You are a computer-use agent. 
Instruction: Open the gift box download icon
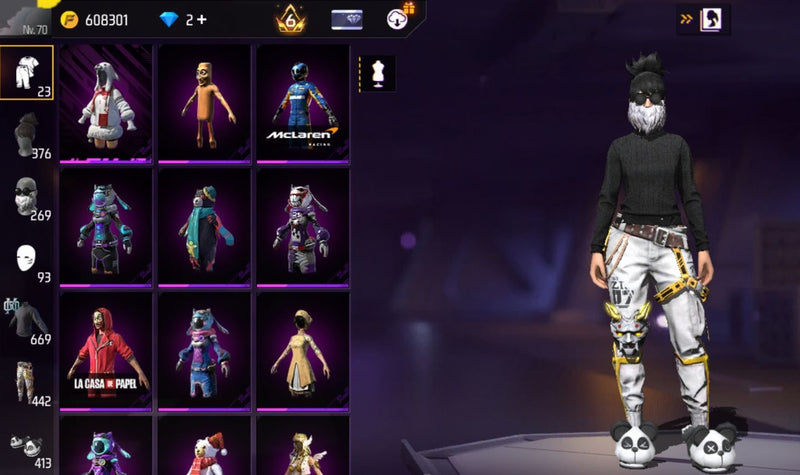pyautogui.click(x=399, y=18)
